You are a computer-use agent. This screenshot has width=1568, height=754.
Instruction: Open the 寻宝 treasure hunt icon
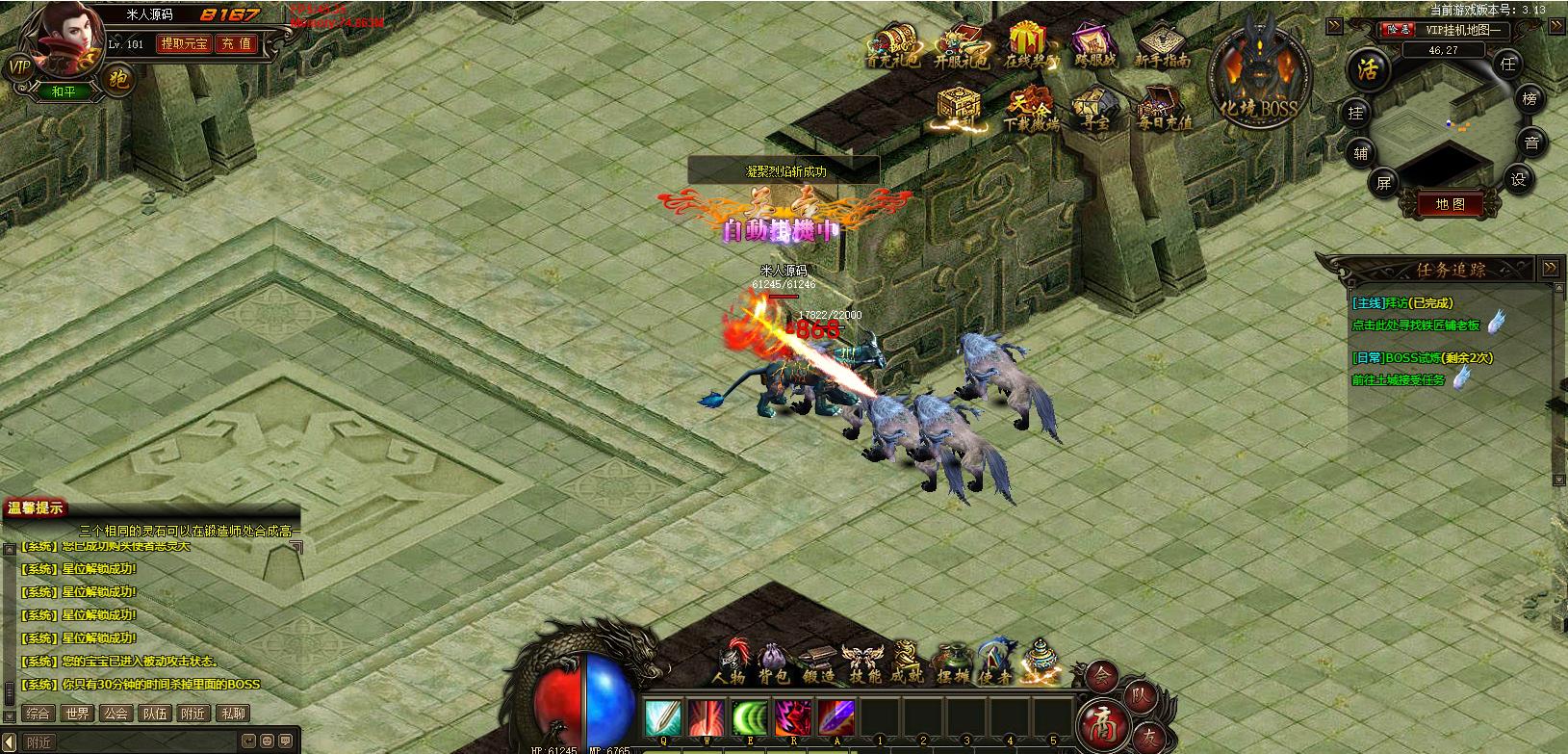[x=1090, y=106]
